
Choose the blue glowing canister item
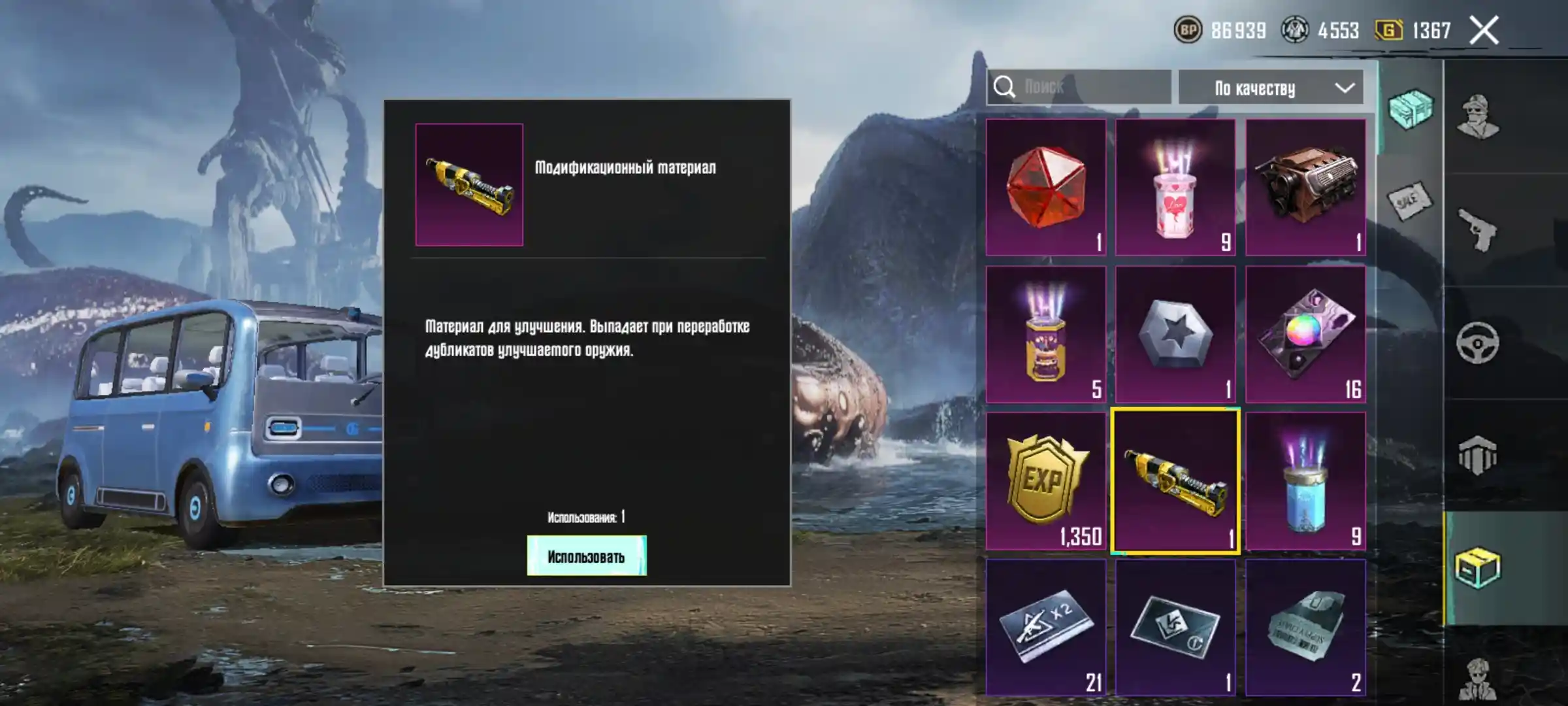[1305, 481]
